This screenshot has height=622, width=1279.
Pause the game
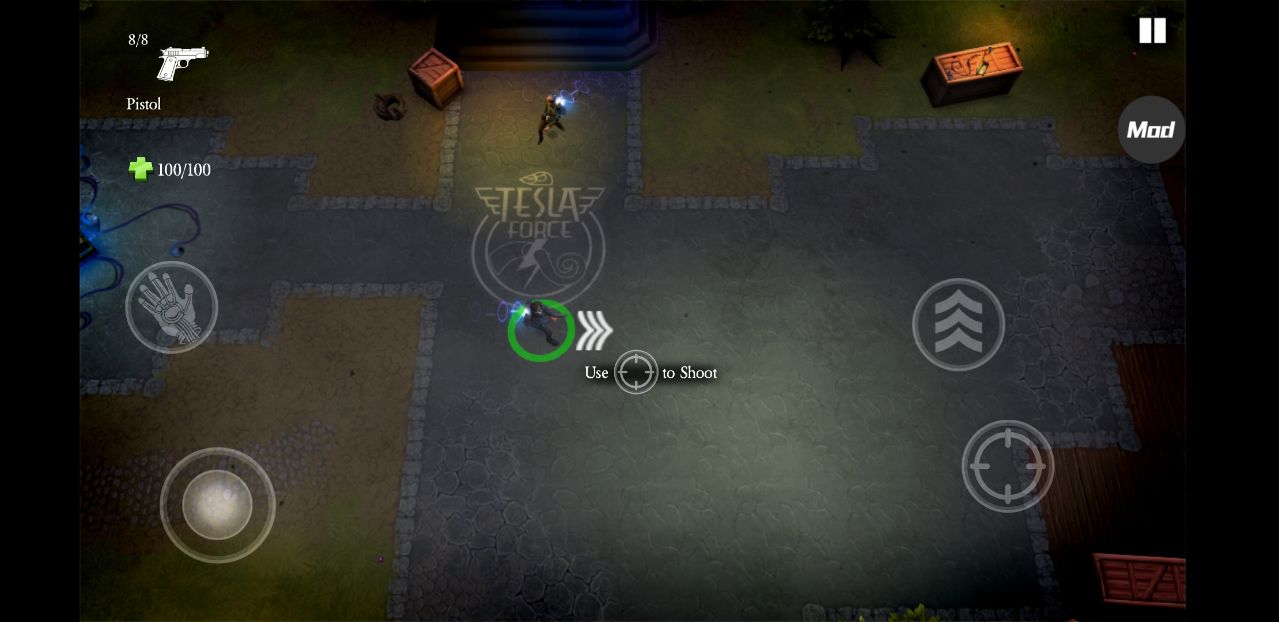1152,31
